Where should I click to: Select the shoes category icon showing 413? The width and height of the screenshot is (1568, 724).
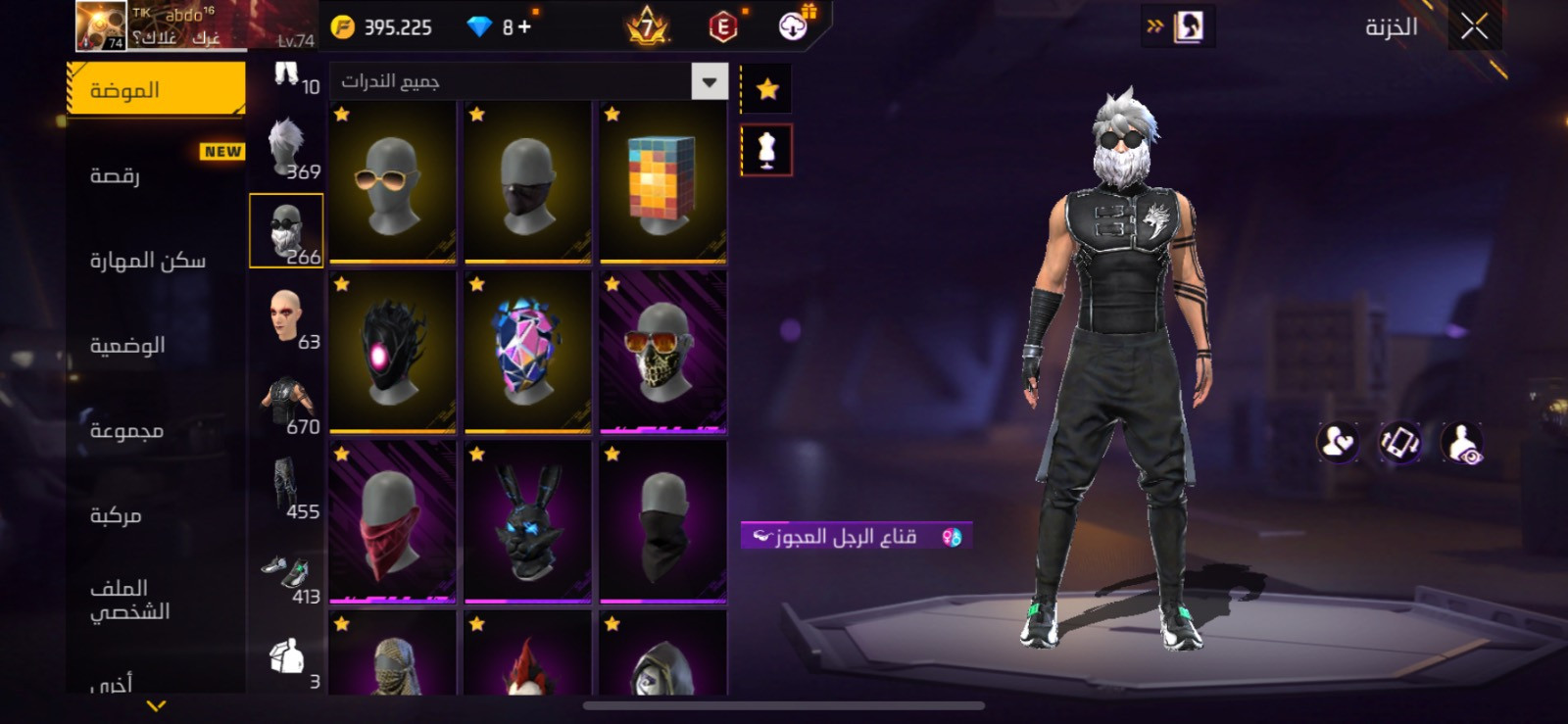pos(286,568)
